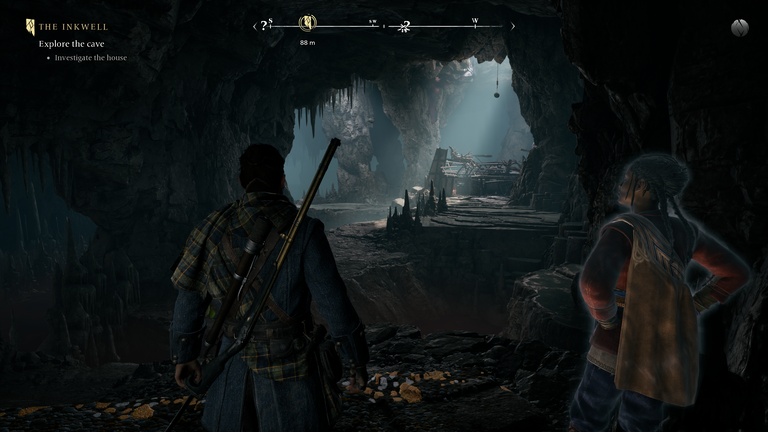Click the Investigate the house sub-objective
Viewport: 768px width, 432px height.
tap(90, 58)
